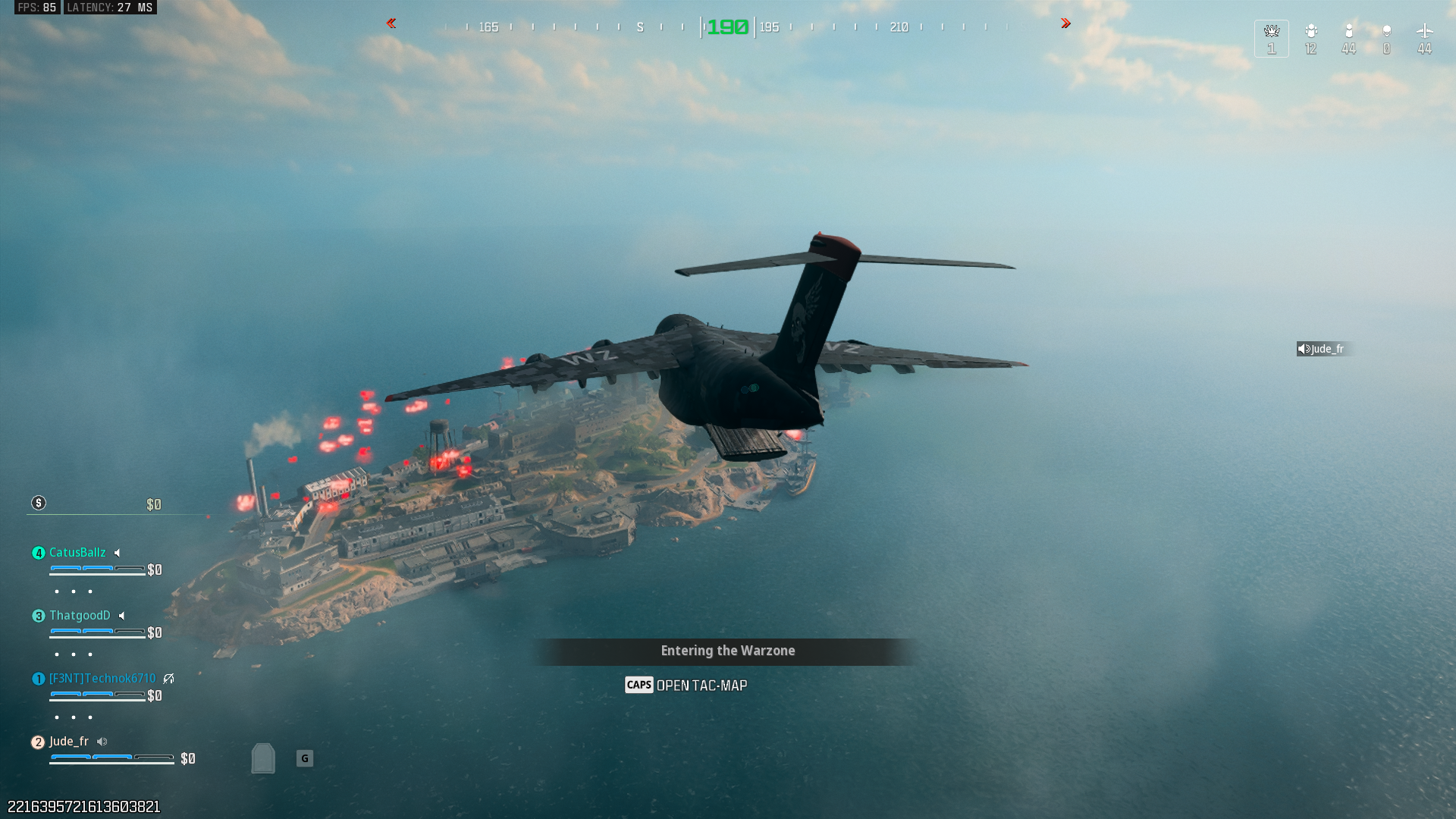Click the squad cash dollar icon

(x=39, y=504)
